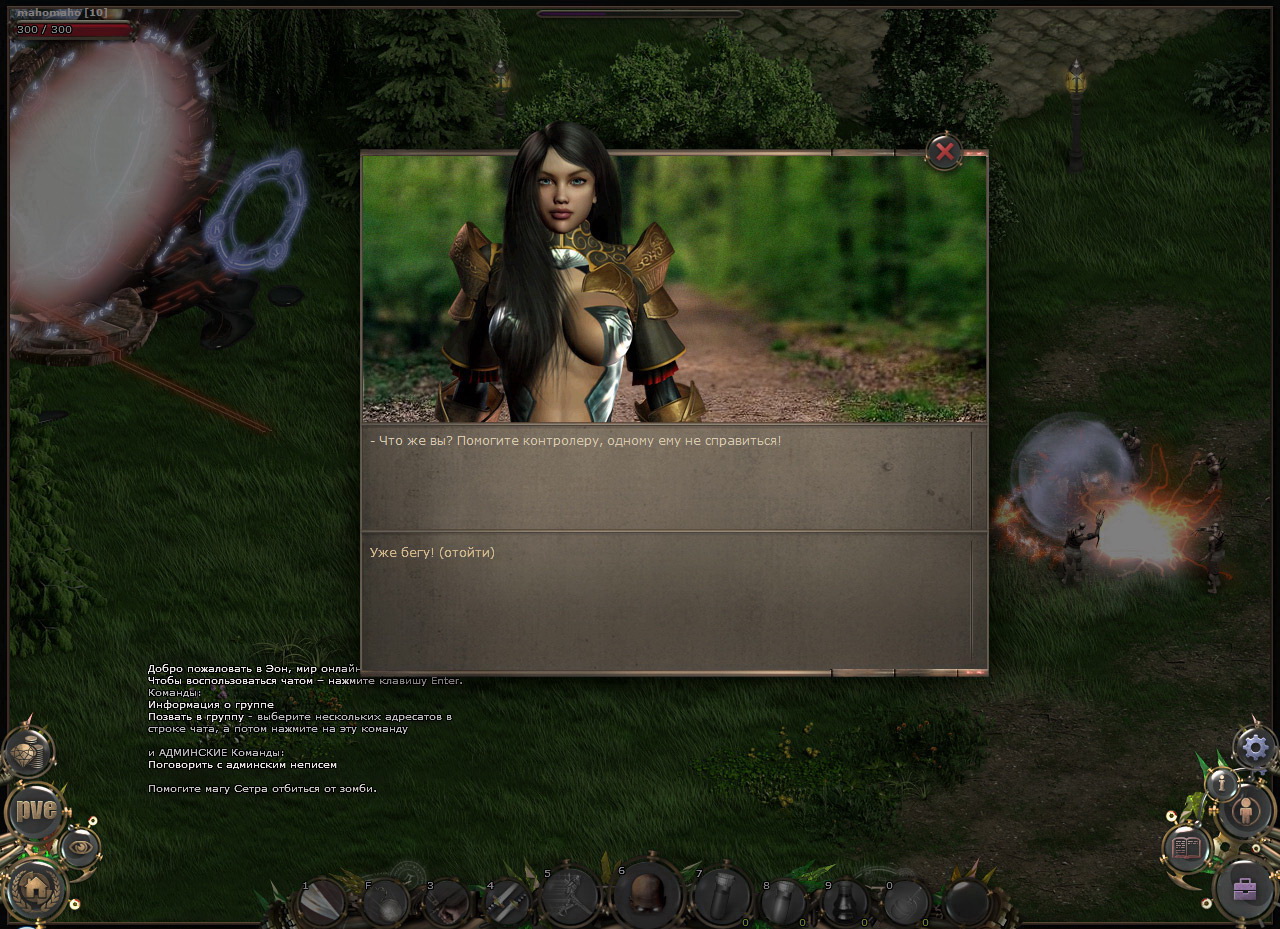This screenshot has width=1280, height=929.
Task: Use the slot 3 fist ability
Action: 445,902
